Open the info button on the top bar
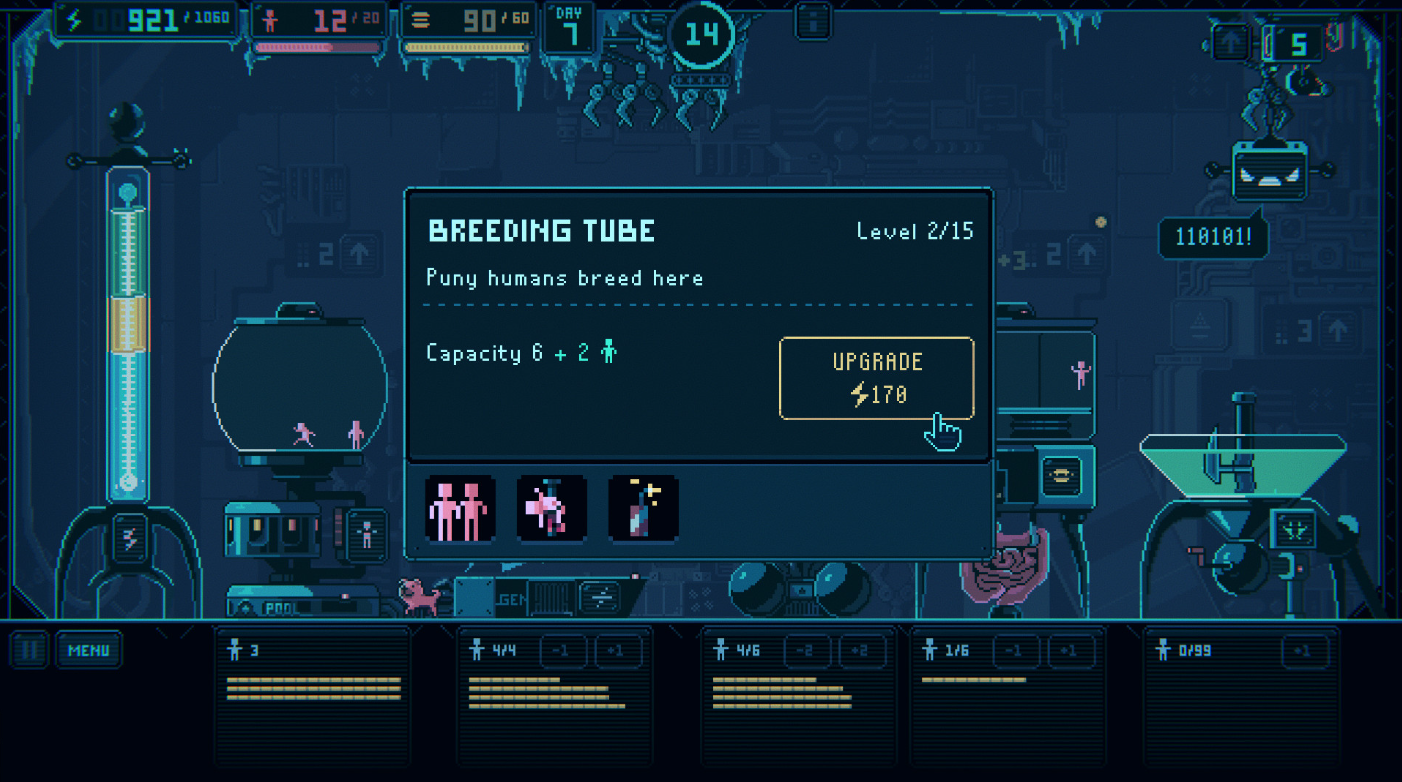 pyautogui.click(x=813, y=20)
